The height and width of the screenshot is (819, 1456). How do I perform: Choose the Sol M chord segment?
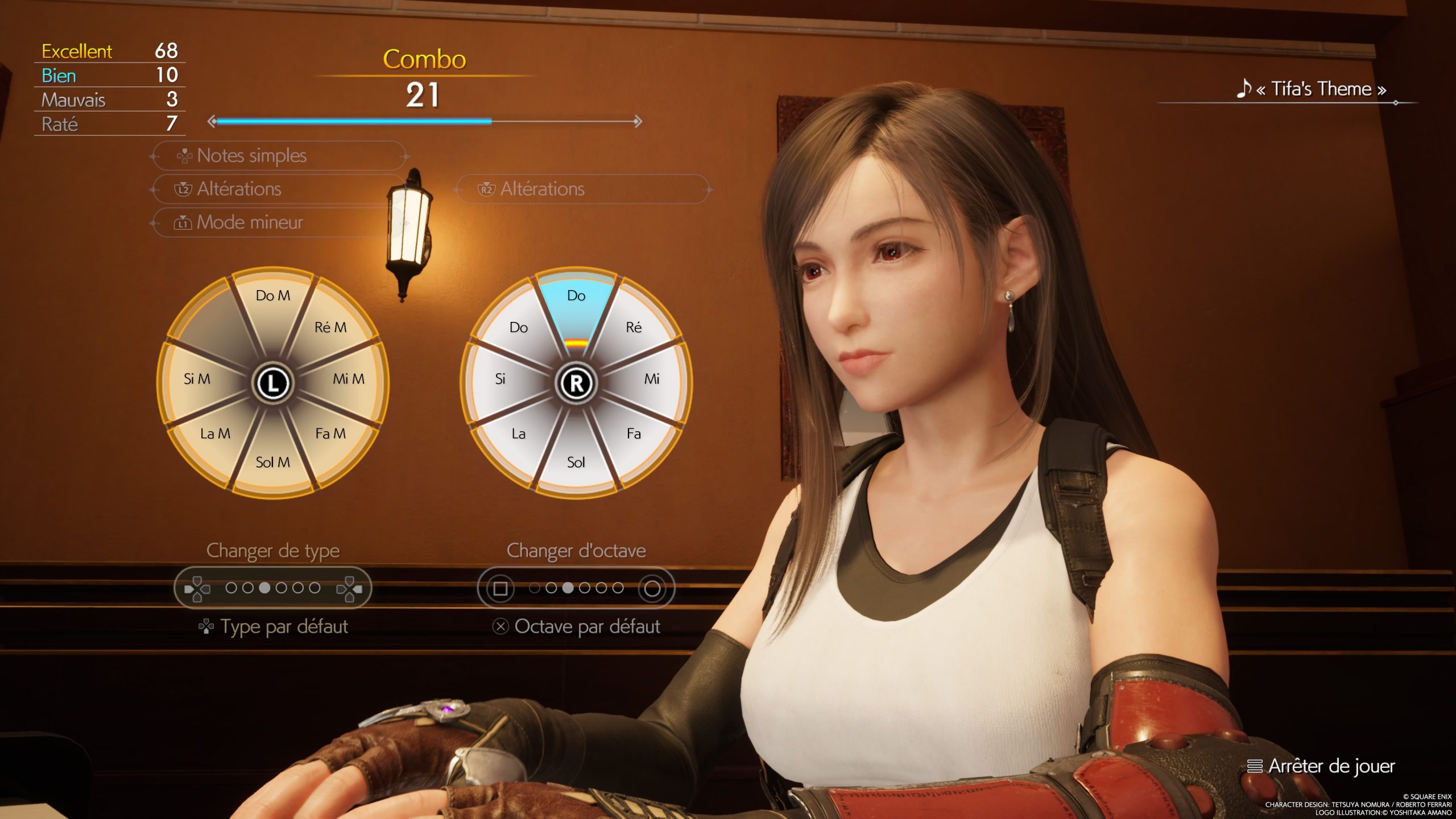point(273,462)
